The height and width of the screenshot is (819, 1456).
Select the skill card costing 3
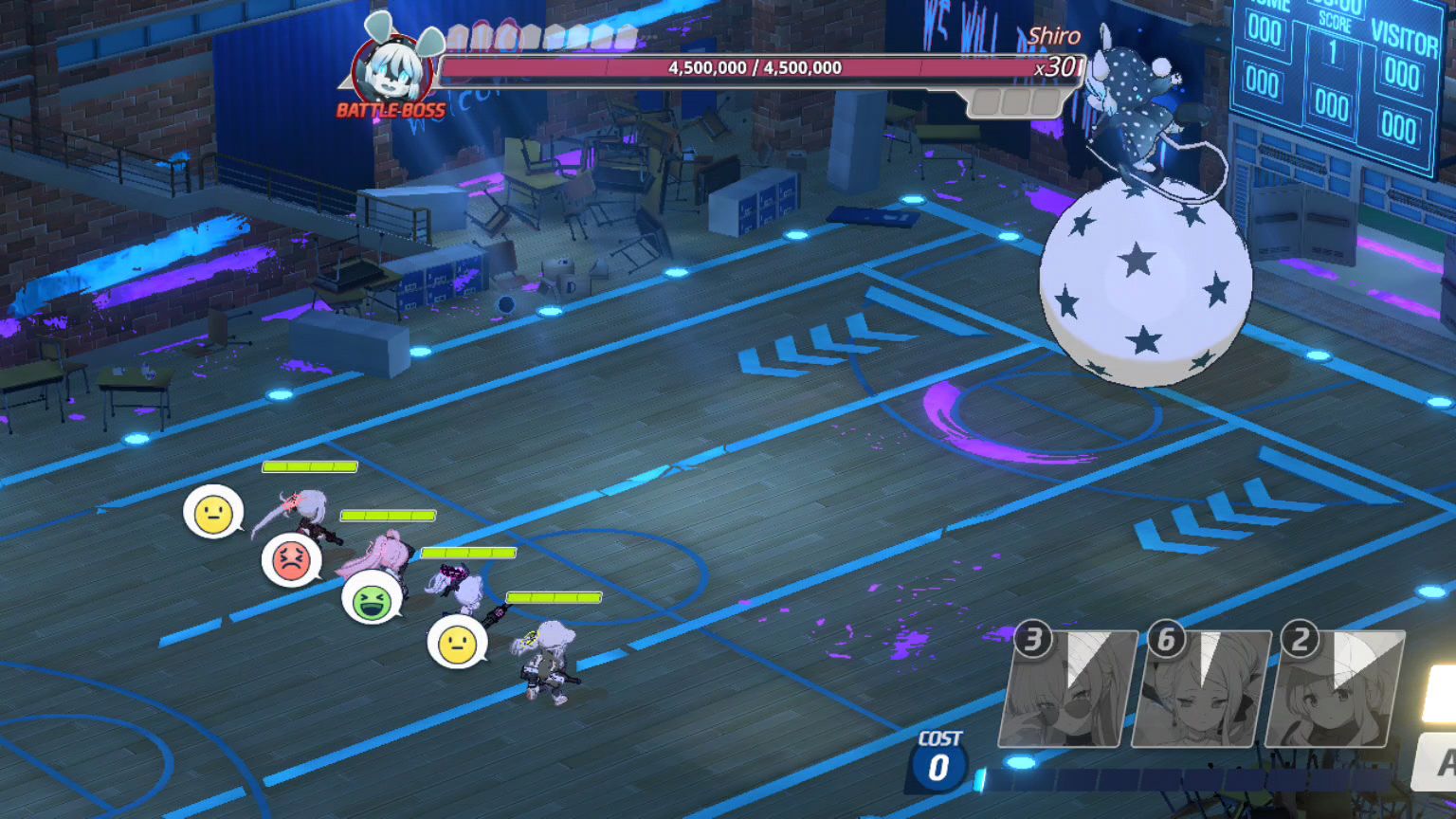(1067, 689)
